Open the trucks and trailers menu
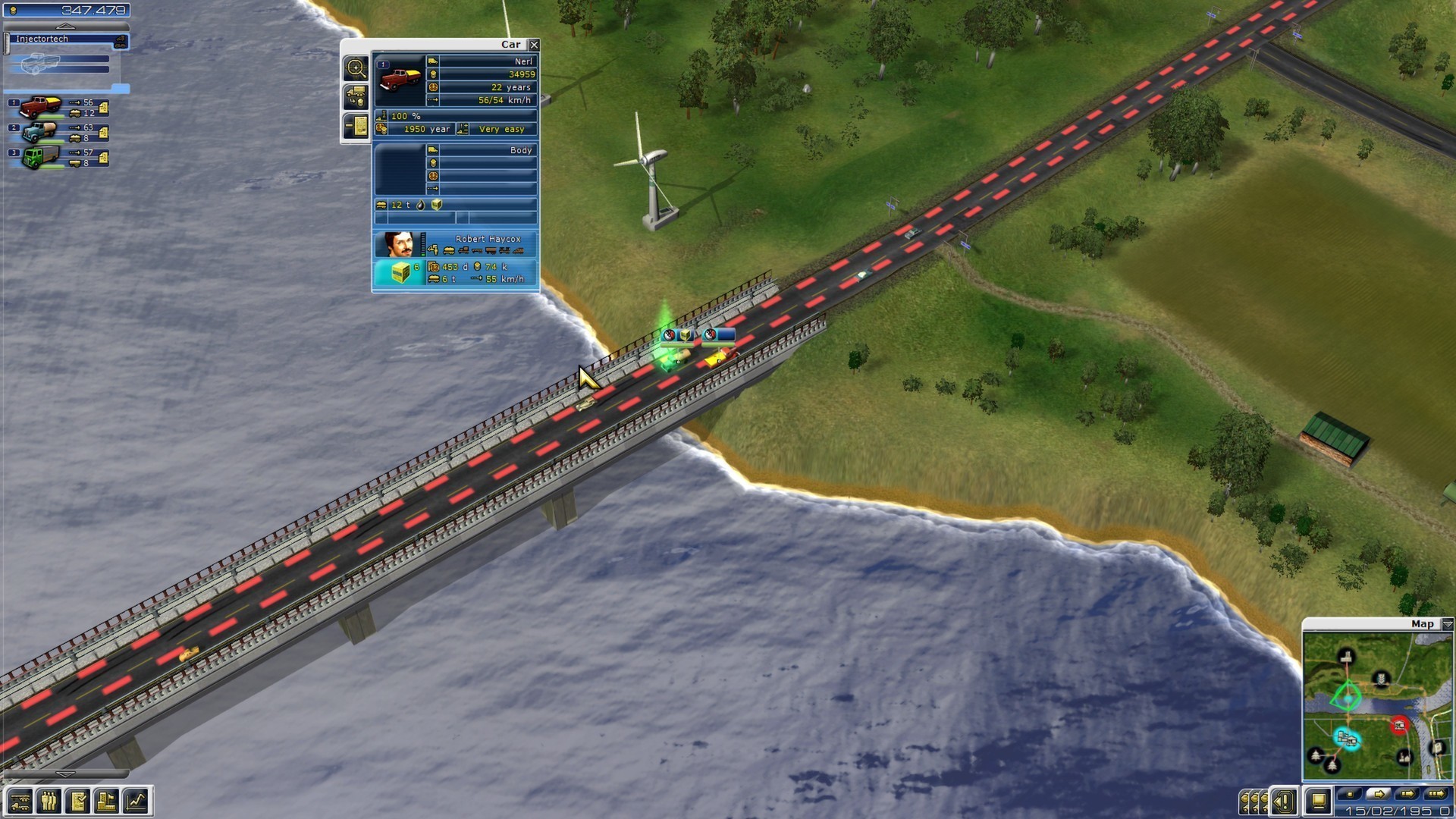The image size is (1456, 819). 20,801
